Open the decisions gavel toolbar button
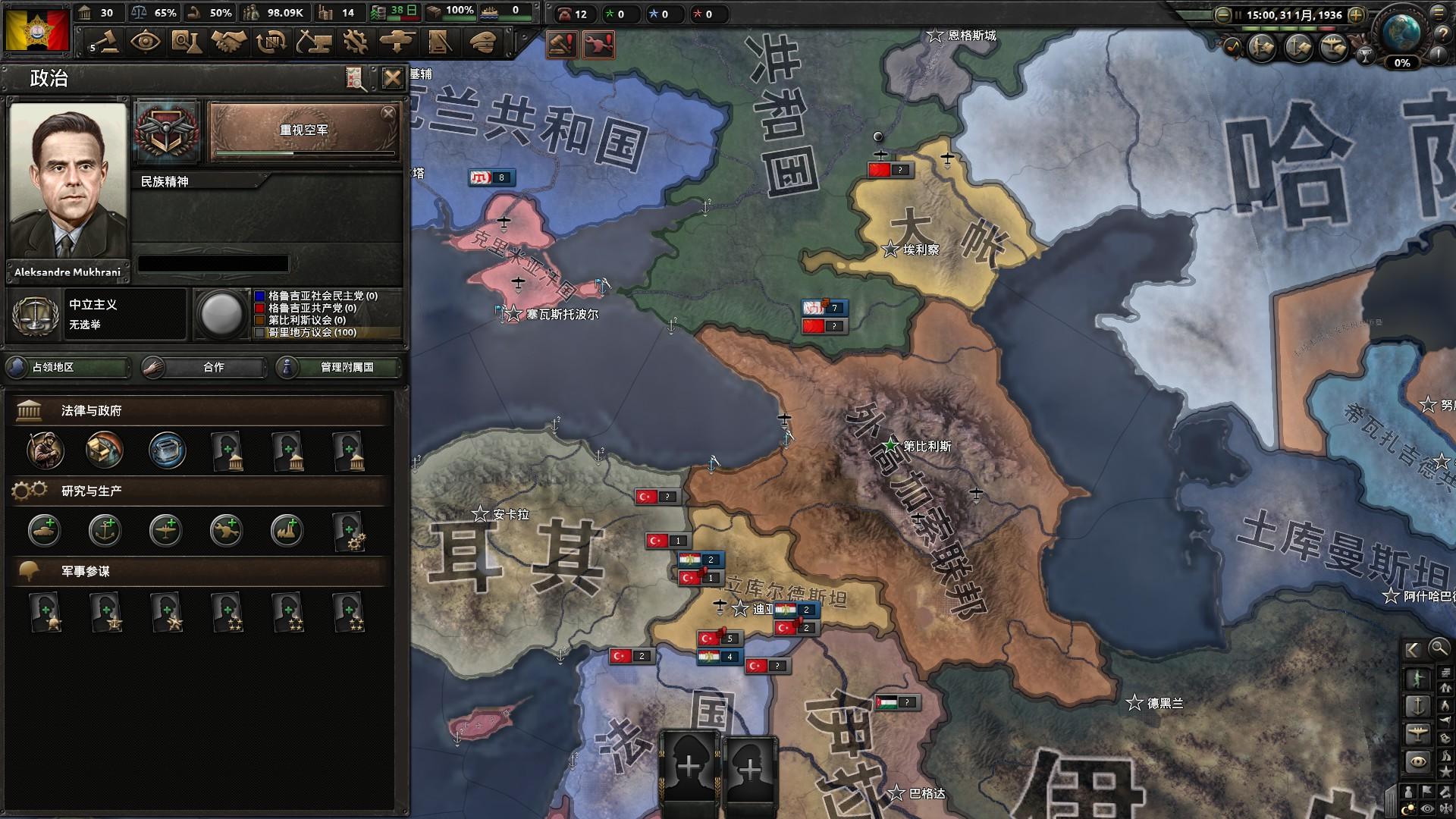Image resolution: width=1456 pixels, height=819 pixels. click(105, 42)
